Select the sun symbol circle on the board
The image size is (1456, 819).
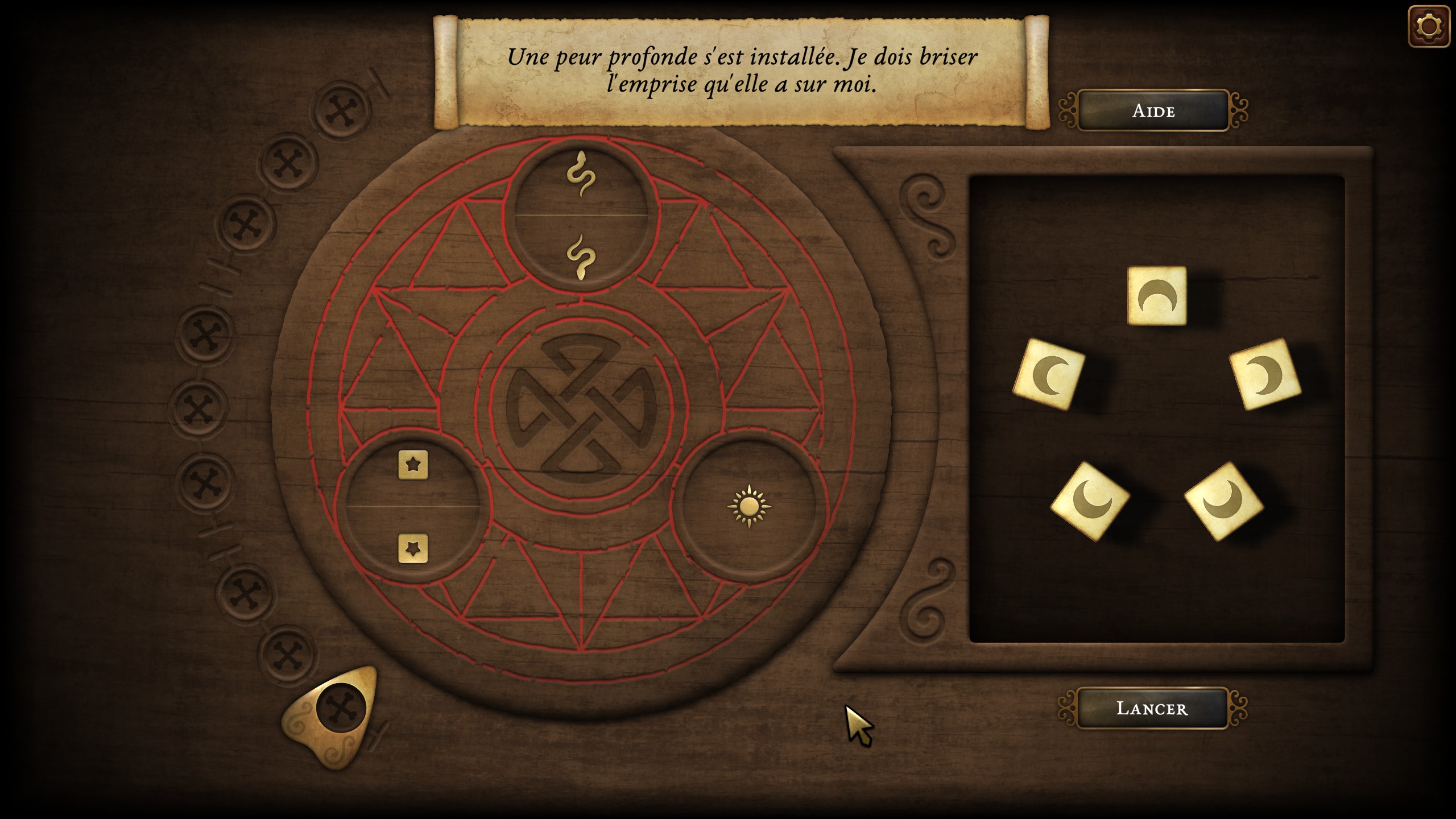(x=748, y=506)
